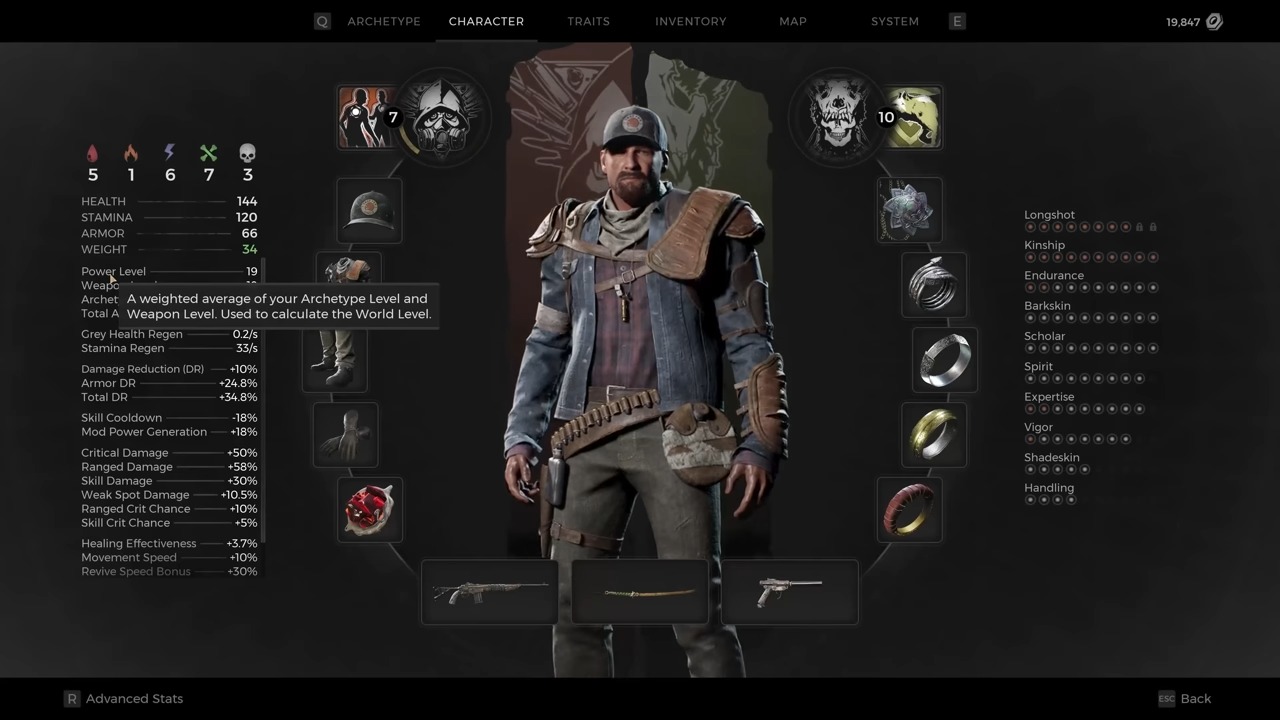
Task: Click the flower amulet slot
Action: coord(908,210)
